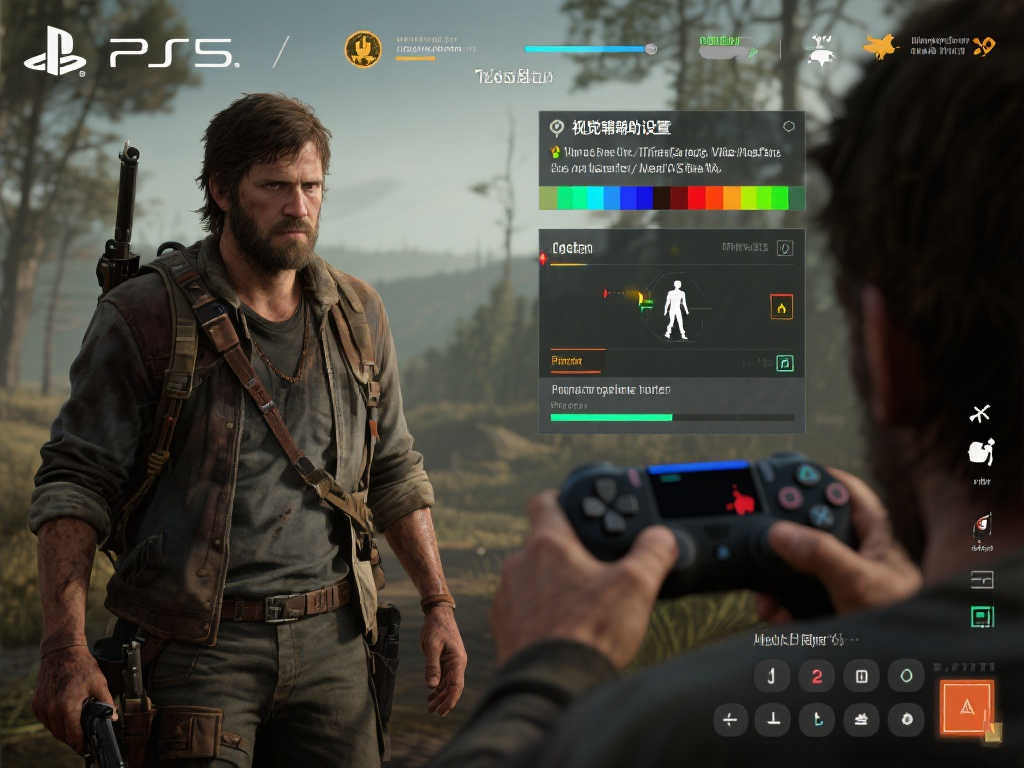Open the orange circular emblem icon
Viewport: 1024px width, 768px height.
click(x=363, y=48)
